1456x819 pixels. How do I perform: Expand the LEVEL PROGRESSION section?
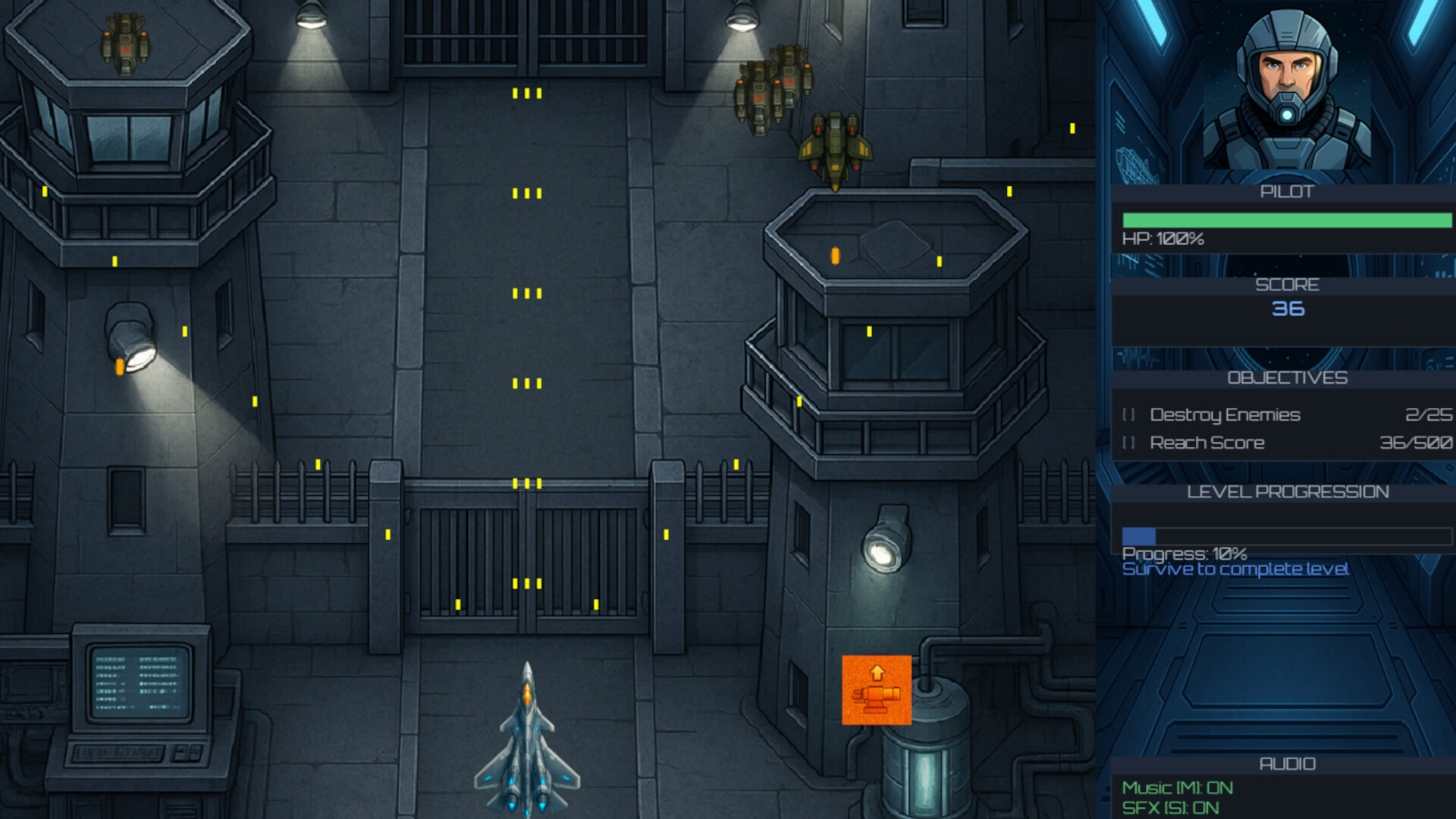[1288, 491]
